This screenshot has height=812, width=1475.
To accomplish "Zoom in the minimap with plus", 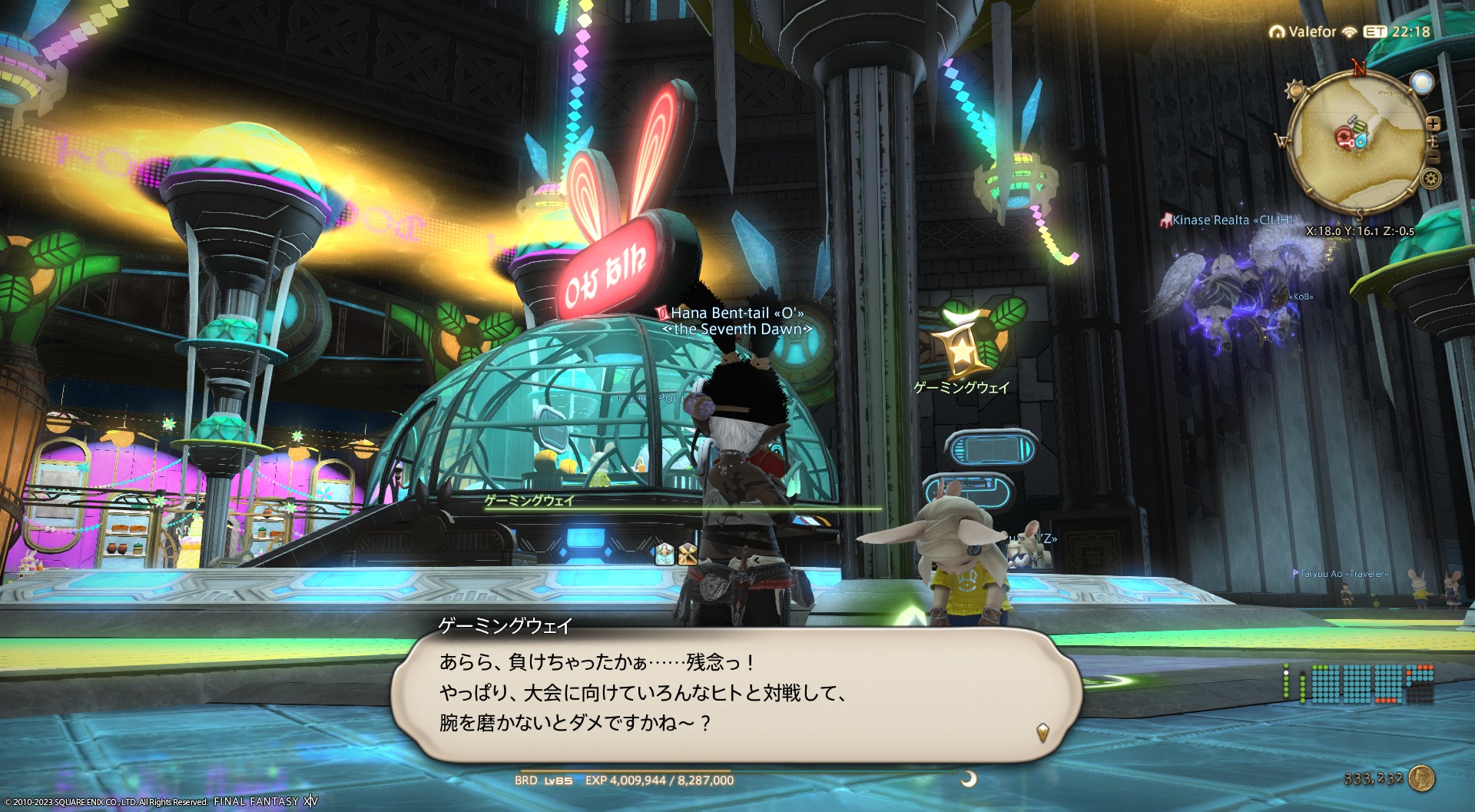I will click(x=1433, y=124).
